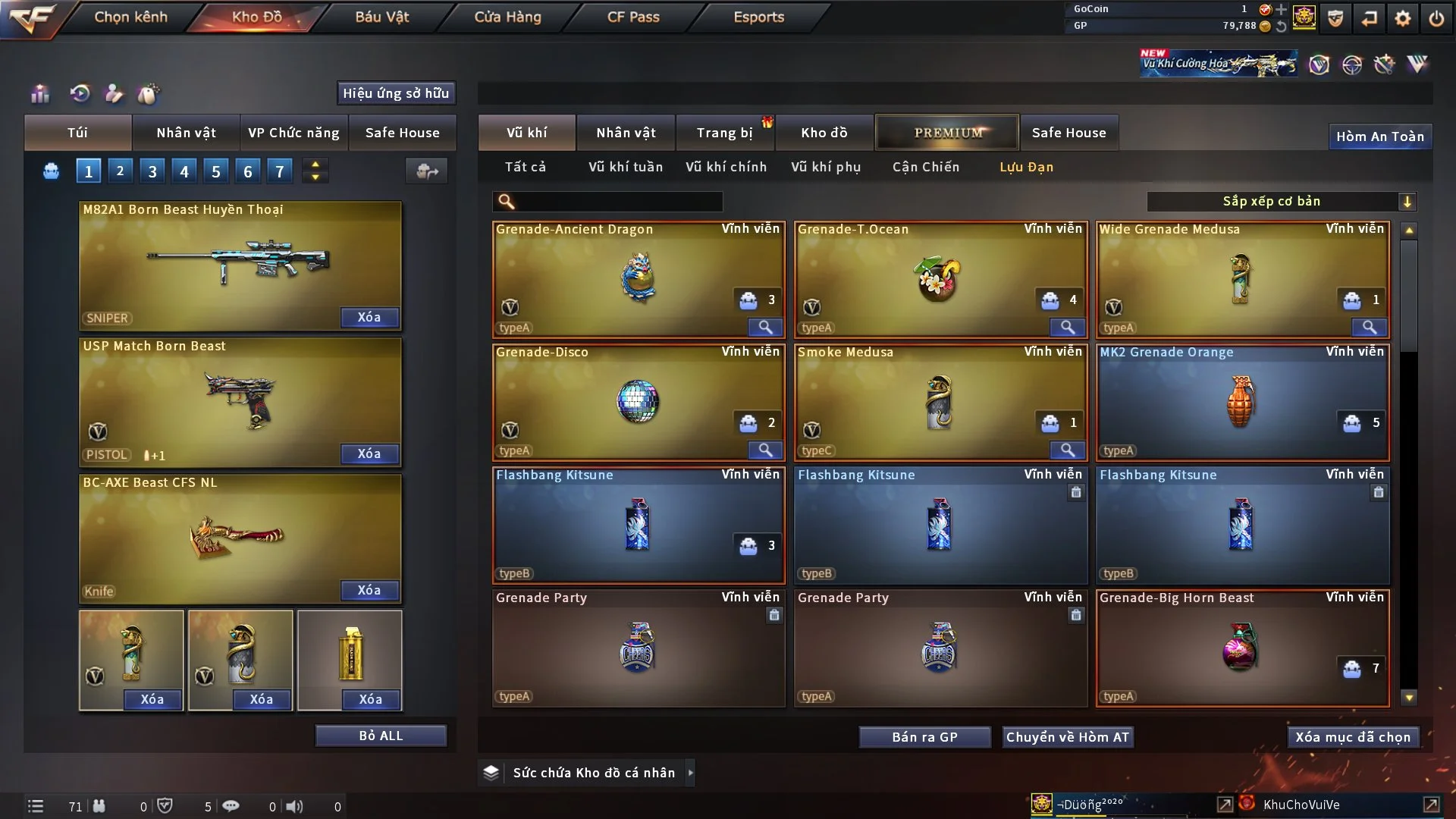Select the Grenade-Ancient Dragon item
The width and height of the screenshot is (1456, 819).
click(x=638, y=278)
